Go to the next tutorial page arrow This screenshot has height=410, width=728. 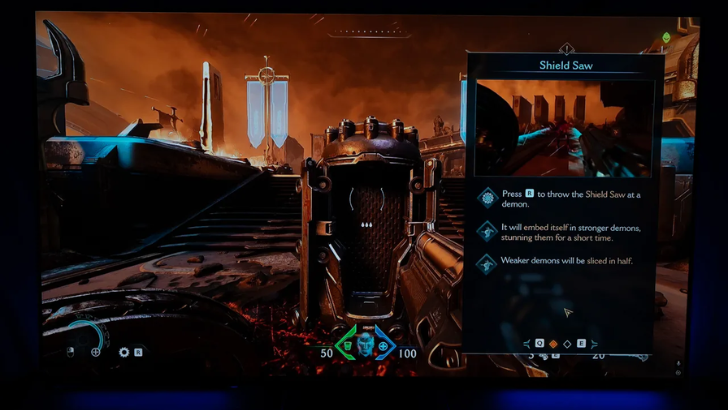(595, 344)
